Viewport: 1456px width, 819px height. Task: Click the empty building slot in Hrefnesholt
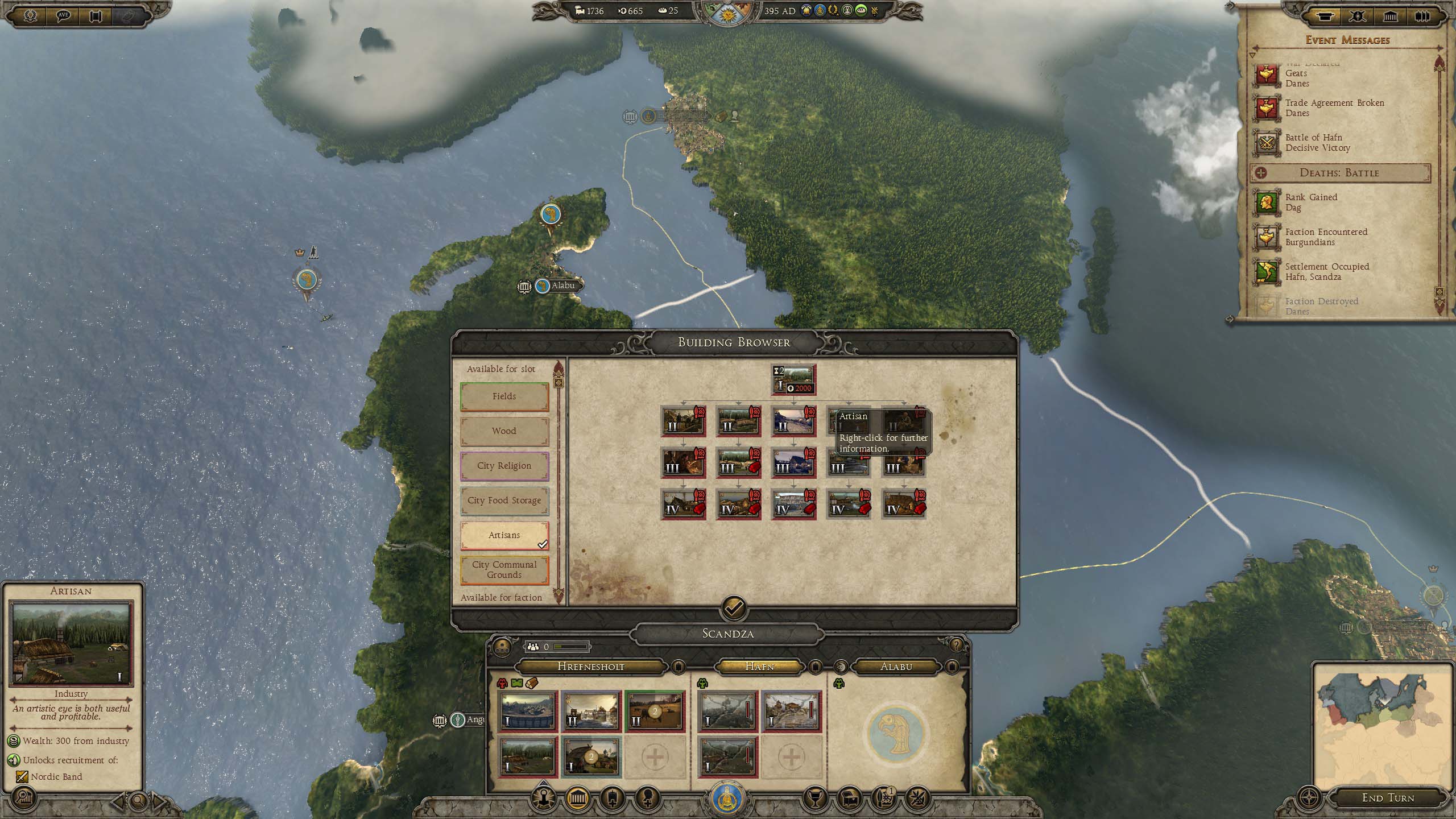click(655, 757)
